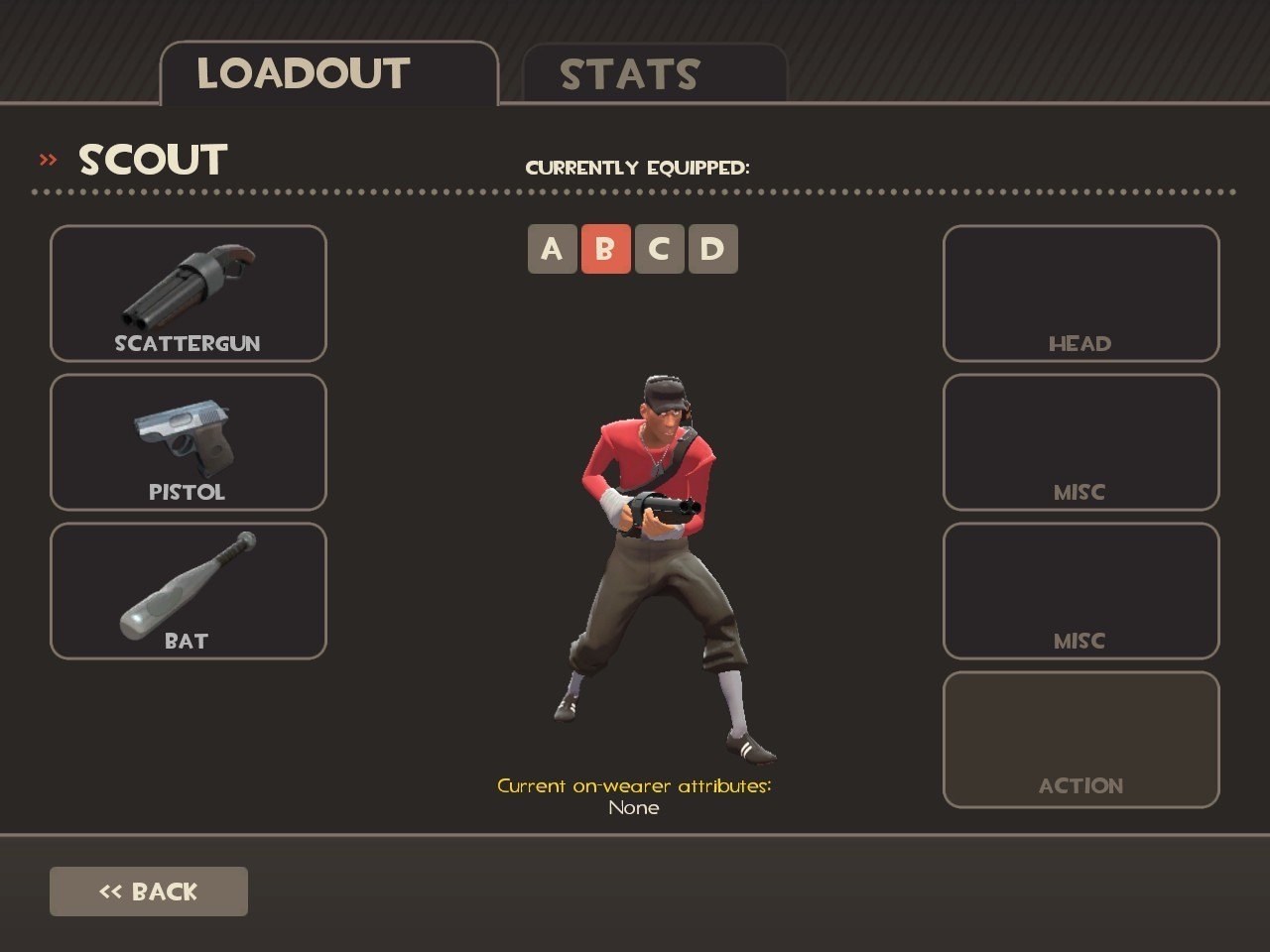Choose loadout preset D
The image size is (1270, 952).
712,249
